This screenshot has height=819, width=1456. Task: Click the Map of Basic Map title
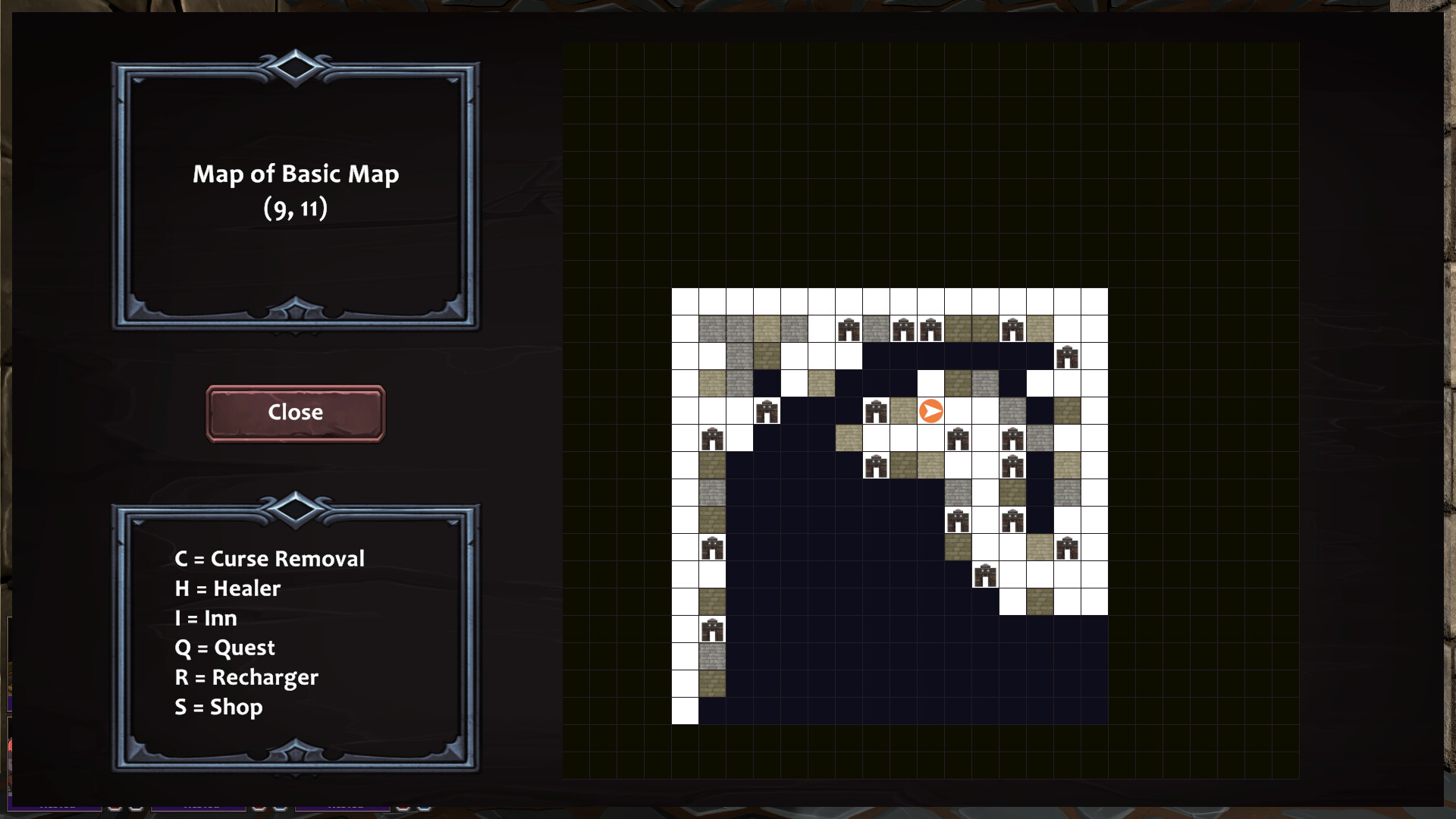tap(295, 174)
